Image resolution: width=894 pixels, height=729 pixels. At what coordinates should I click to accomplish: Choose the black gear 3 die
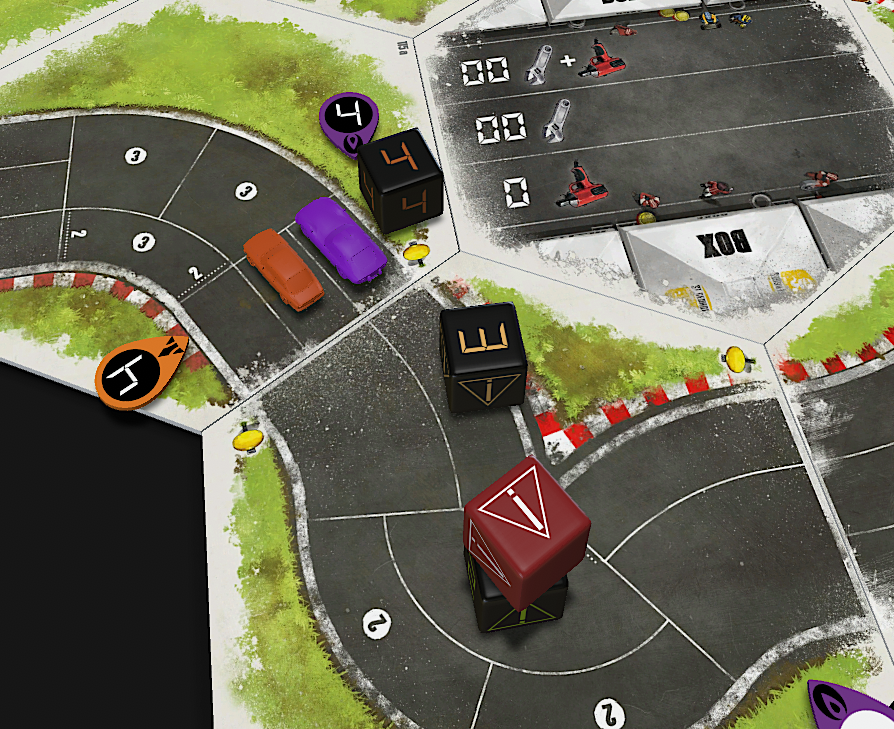484,355
